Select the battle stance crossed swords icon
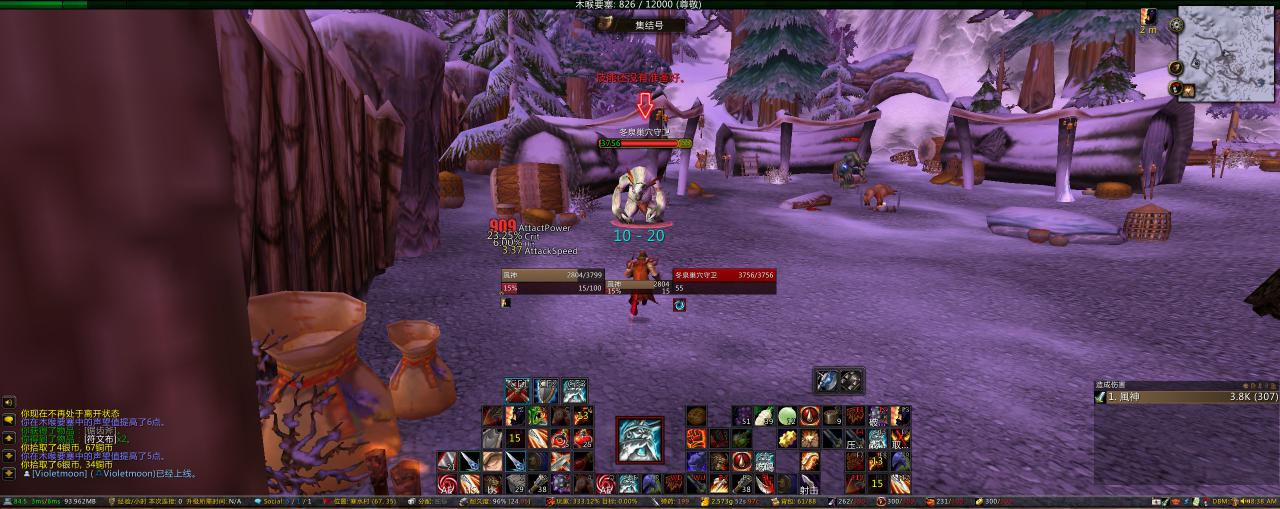The height and width of the screenshot is (509, 1280). coord(517,390)
